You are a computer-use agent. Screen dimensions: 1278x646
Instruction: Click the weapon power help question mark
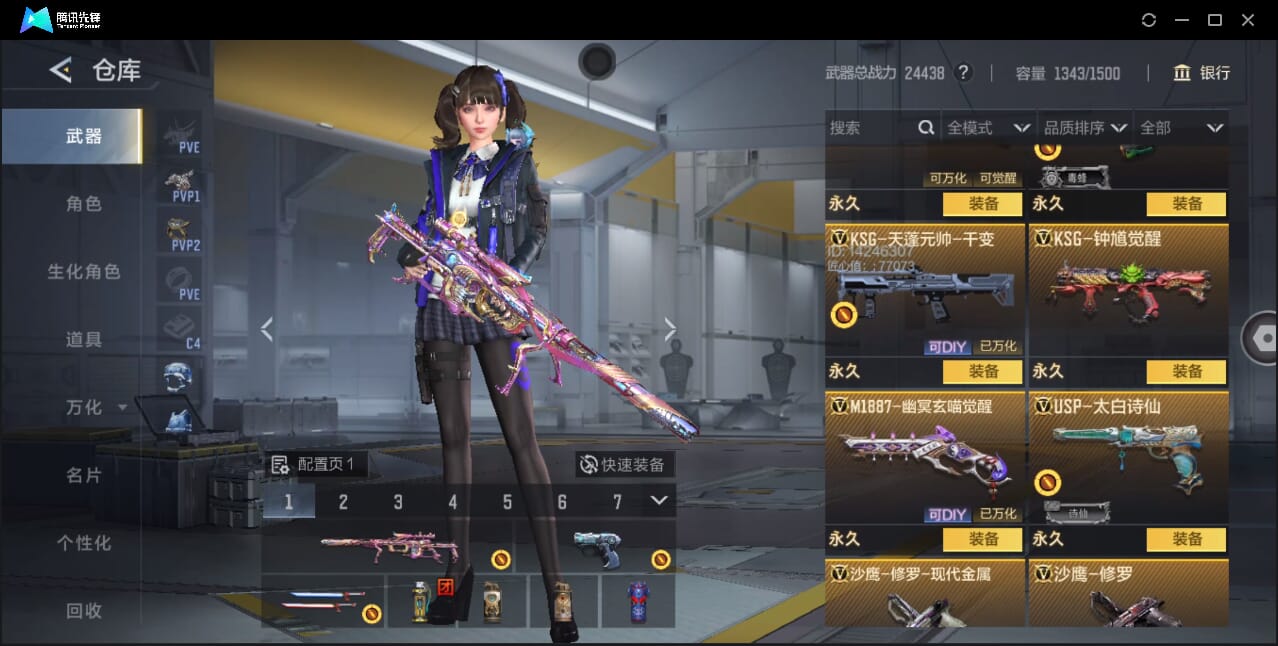(x=963, y=73)
